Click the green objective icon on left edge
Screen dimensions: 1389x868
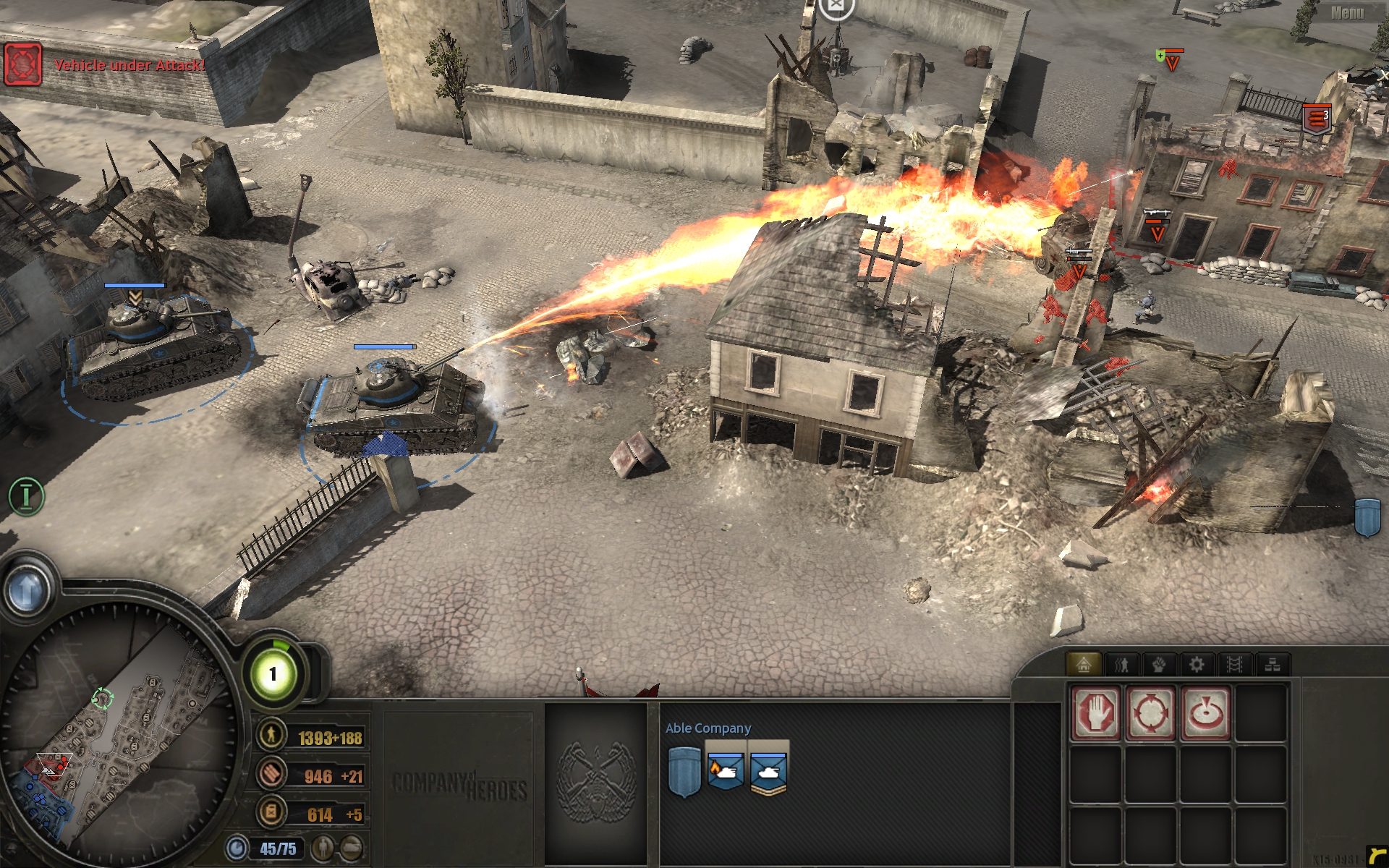tap(26, 497)
